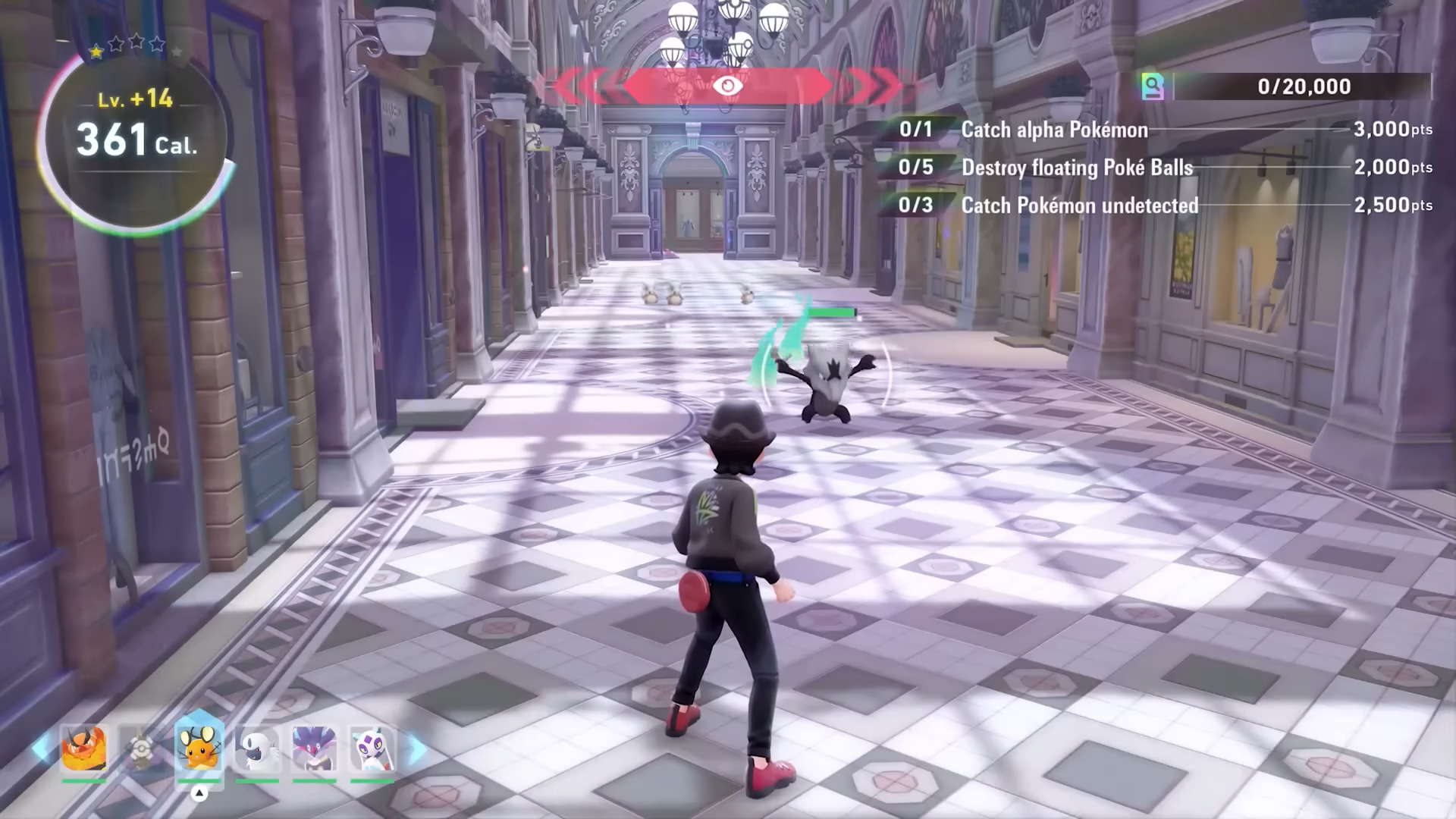
Task: Switch to Froslass in the party bar
Action: pos(372,748)
